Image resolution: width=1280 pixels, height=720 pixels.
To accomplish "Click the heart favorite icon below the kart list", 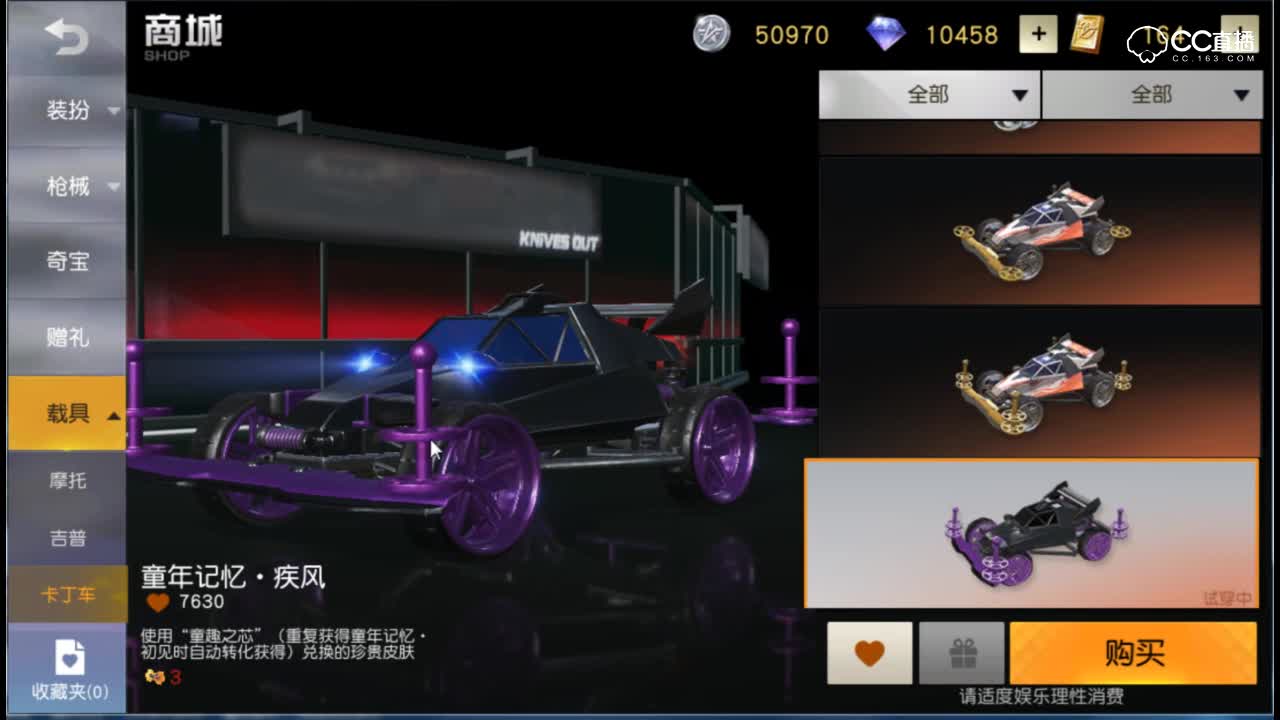I will pyautogui.click(x=866, y=651).
